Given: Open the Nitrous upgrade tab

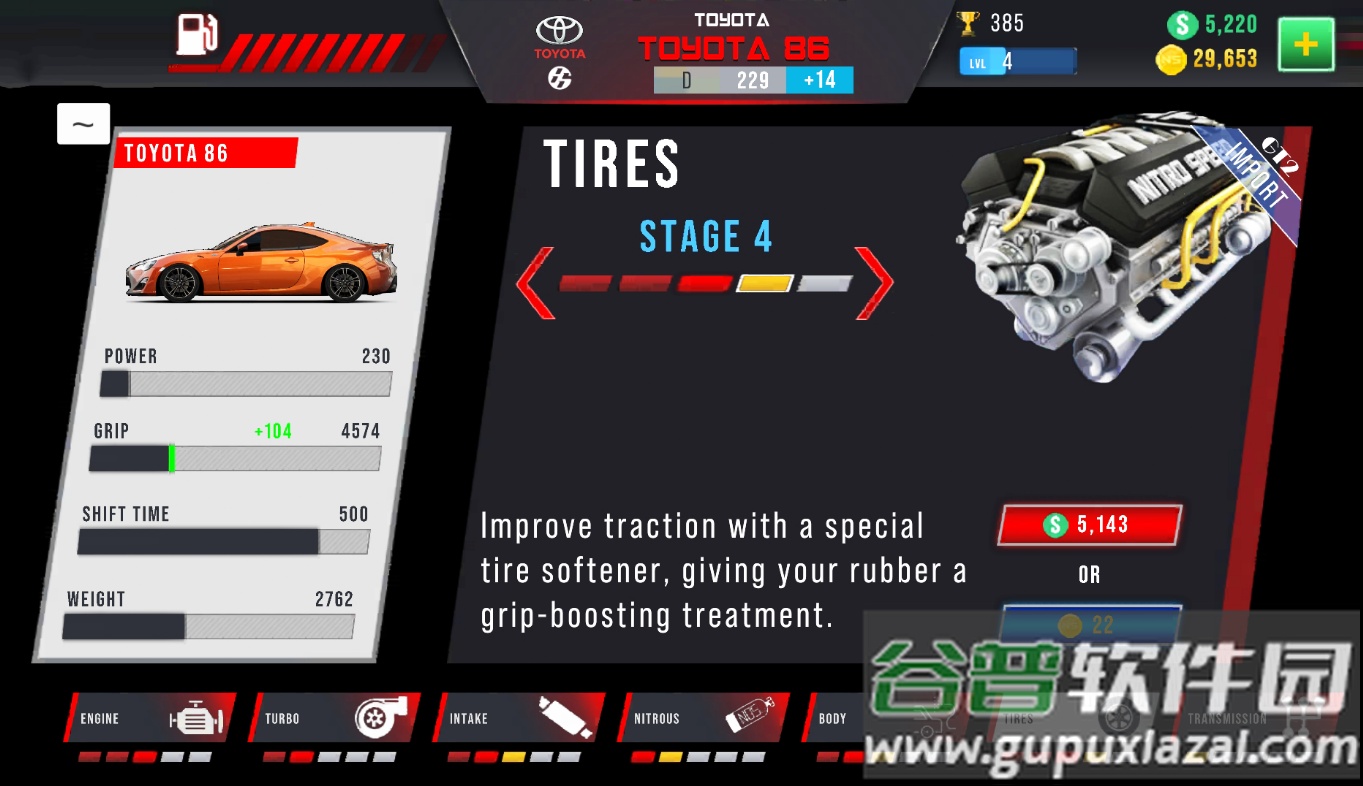Looking at the screenshot, I should (704, 718).
